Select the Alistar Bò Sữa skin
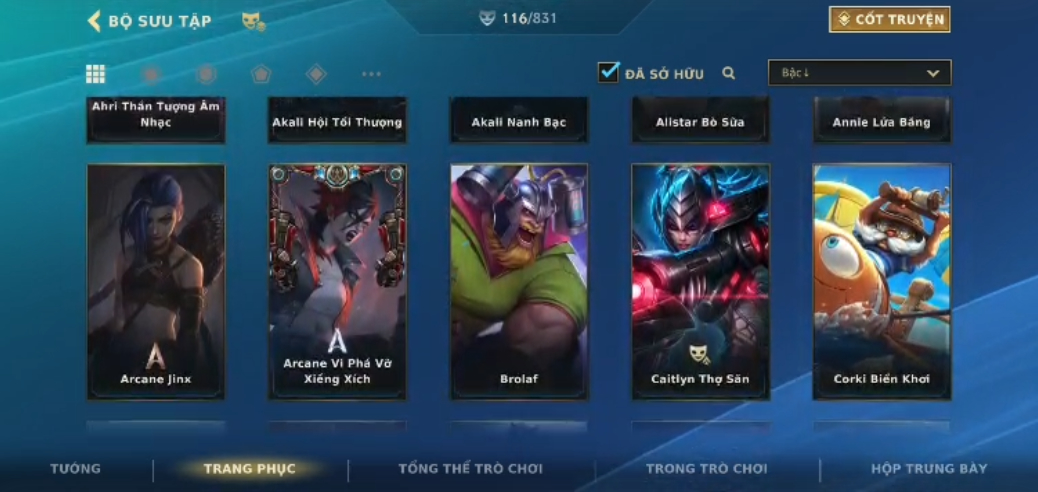This screenshot has width=1038, height=492. pyautogui.click(x=700, y=121)
